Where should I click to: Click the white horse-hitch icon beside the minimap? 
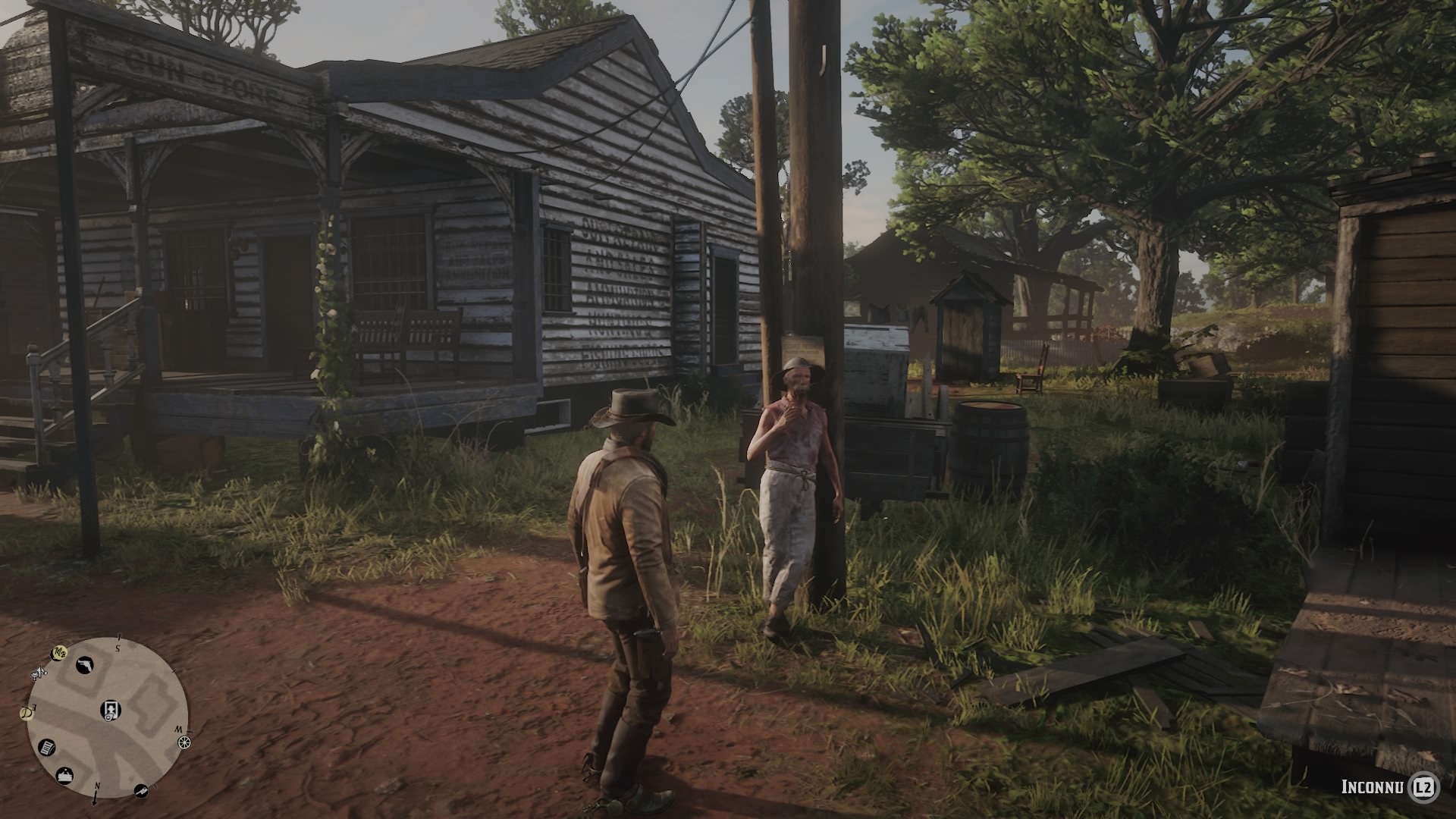(39, 673)
